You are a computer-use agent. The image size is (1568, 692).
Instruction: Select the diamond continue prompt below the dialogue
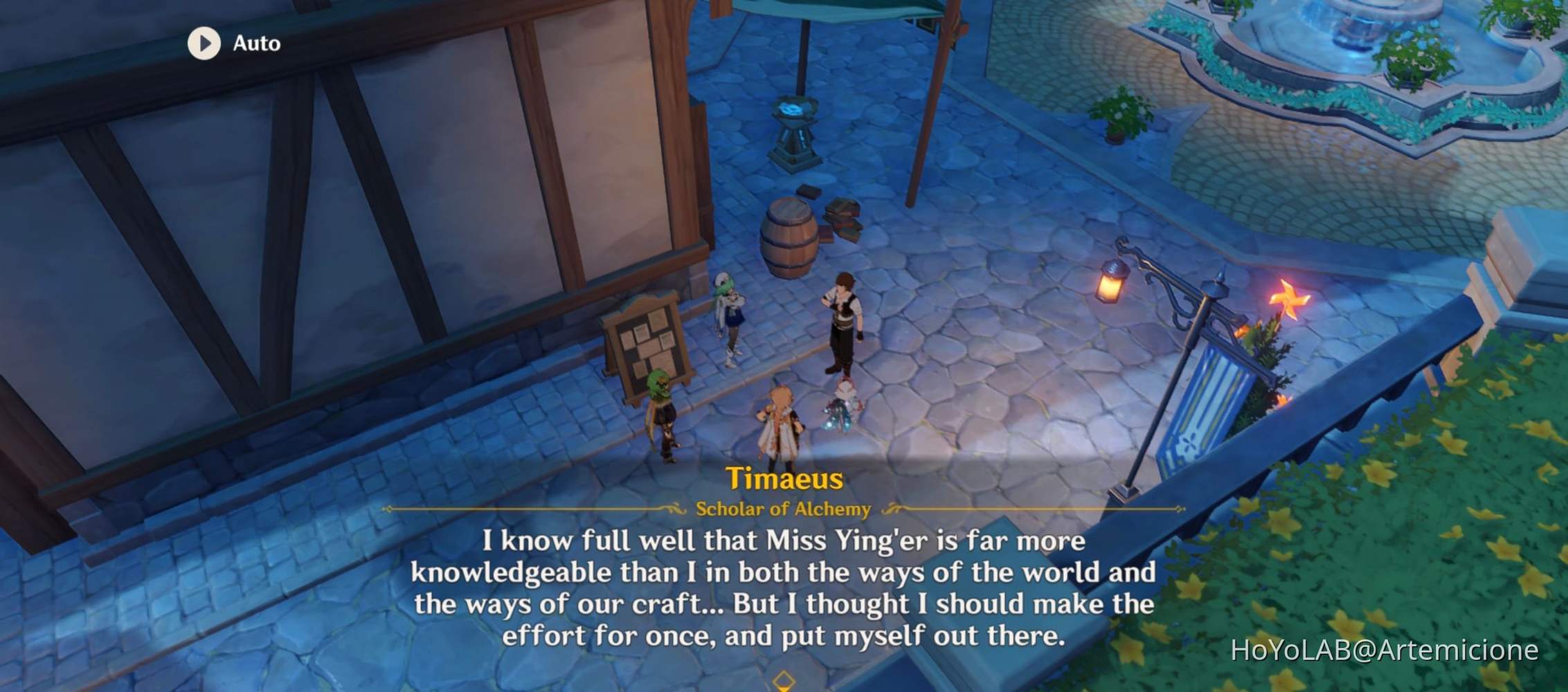[783, 681]
